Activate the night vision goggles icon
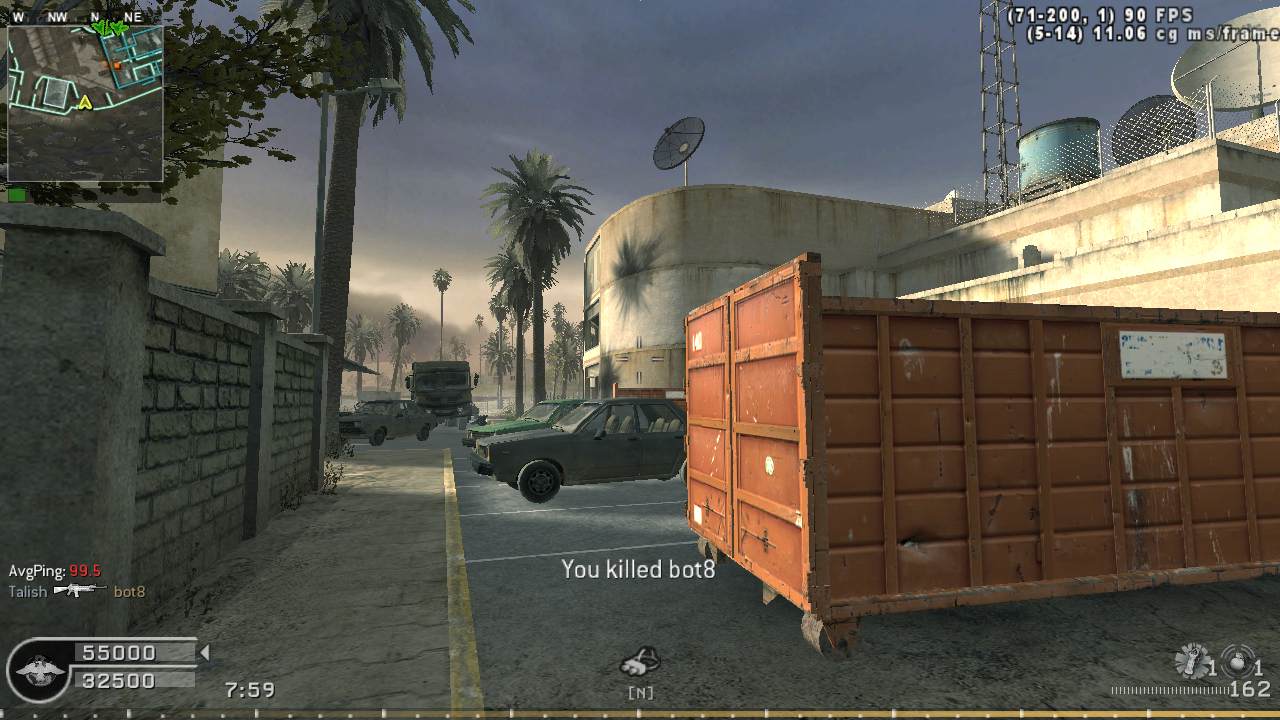This screenshot has height=720, width=1280. click(640, 661)
